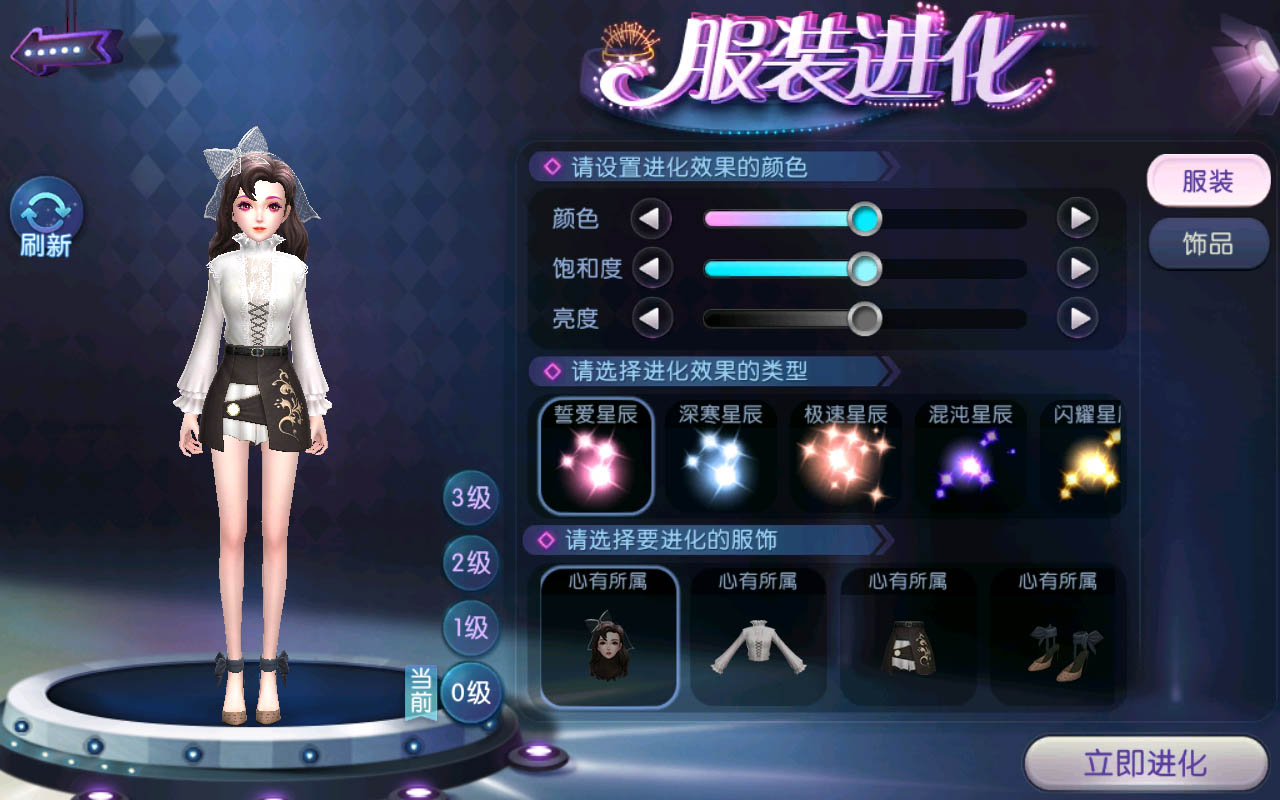Choose the 深寒星辰 blue effect

(x=720, y=456)
